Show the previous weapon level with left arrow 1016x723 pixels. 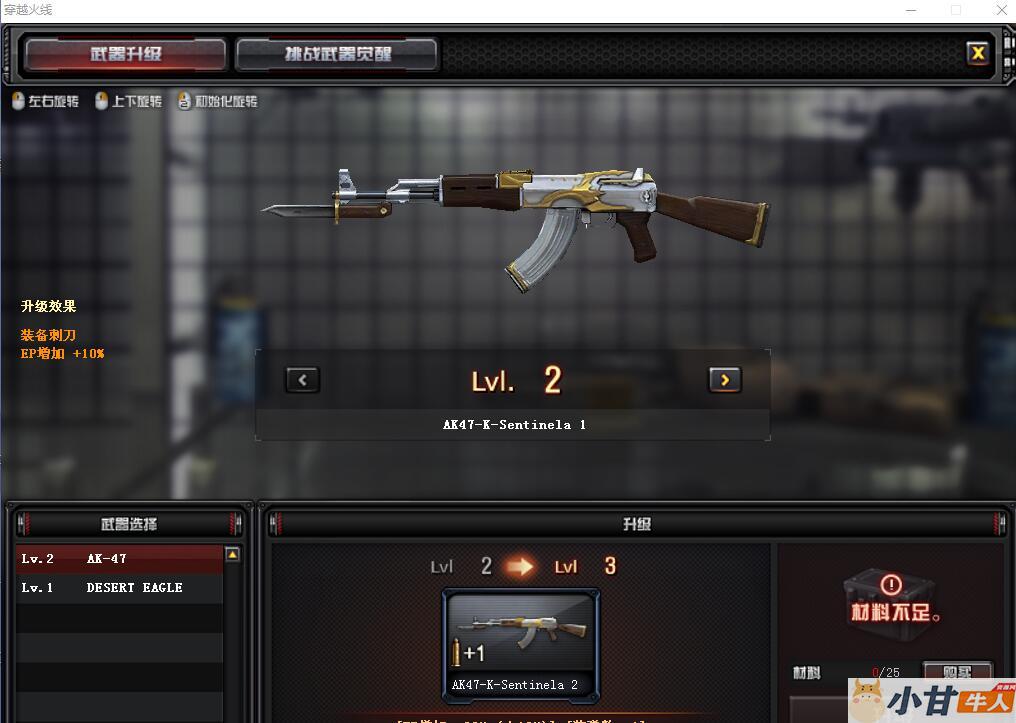coord(302,379)
